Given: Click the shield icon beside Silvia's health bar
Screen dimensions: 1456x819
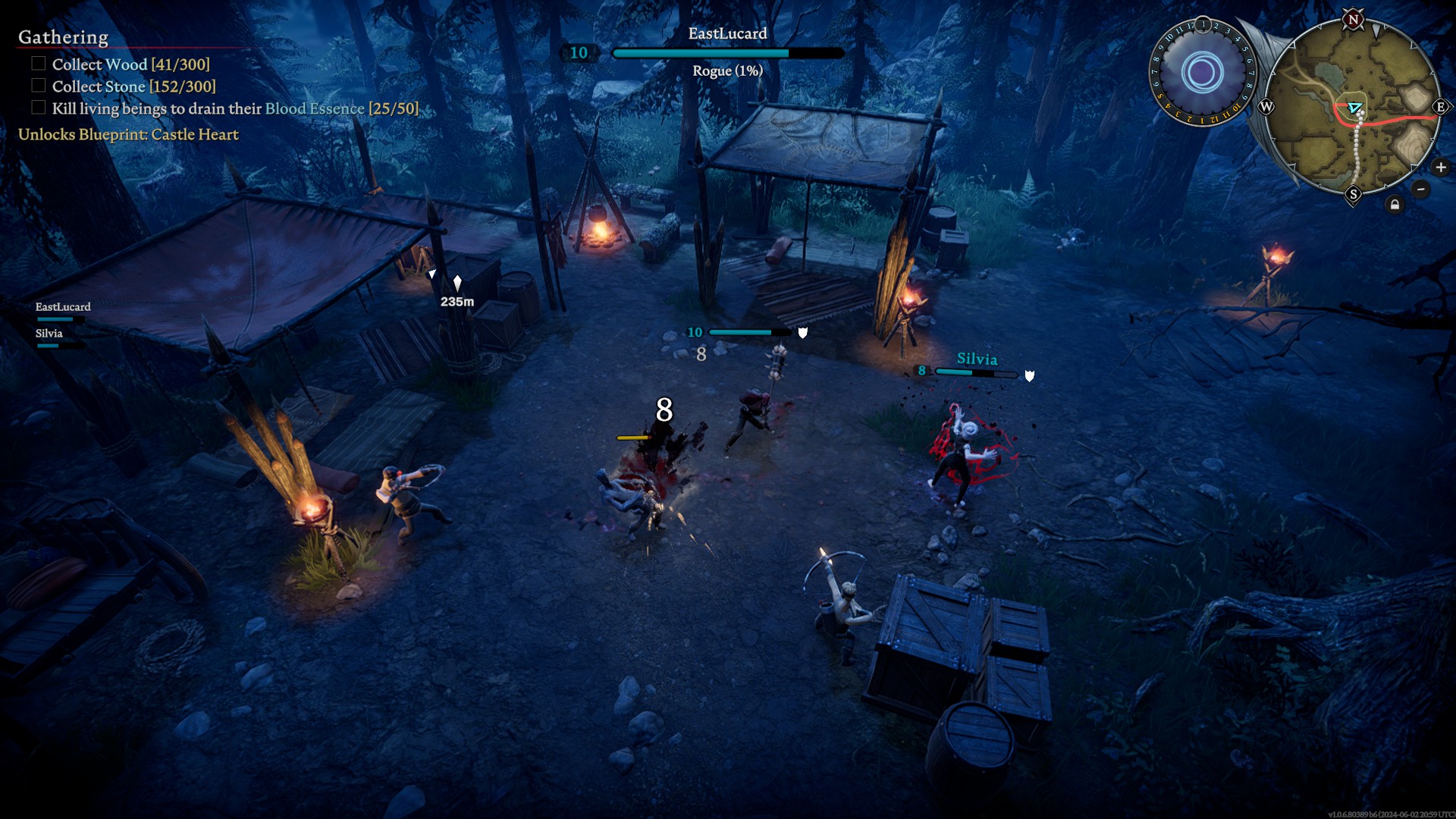Looking at the screenshot, I should 1029,375.
